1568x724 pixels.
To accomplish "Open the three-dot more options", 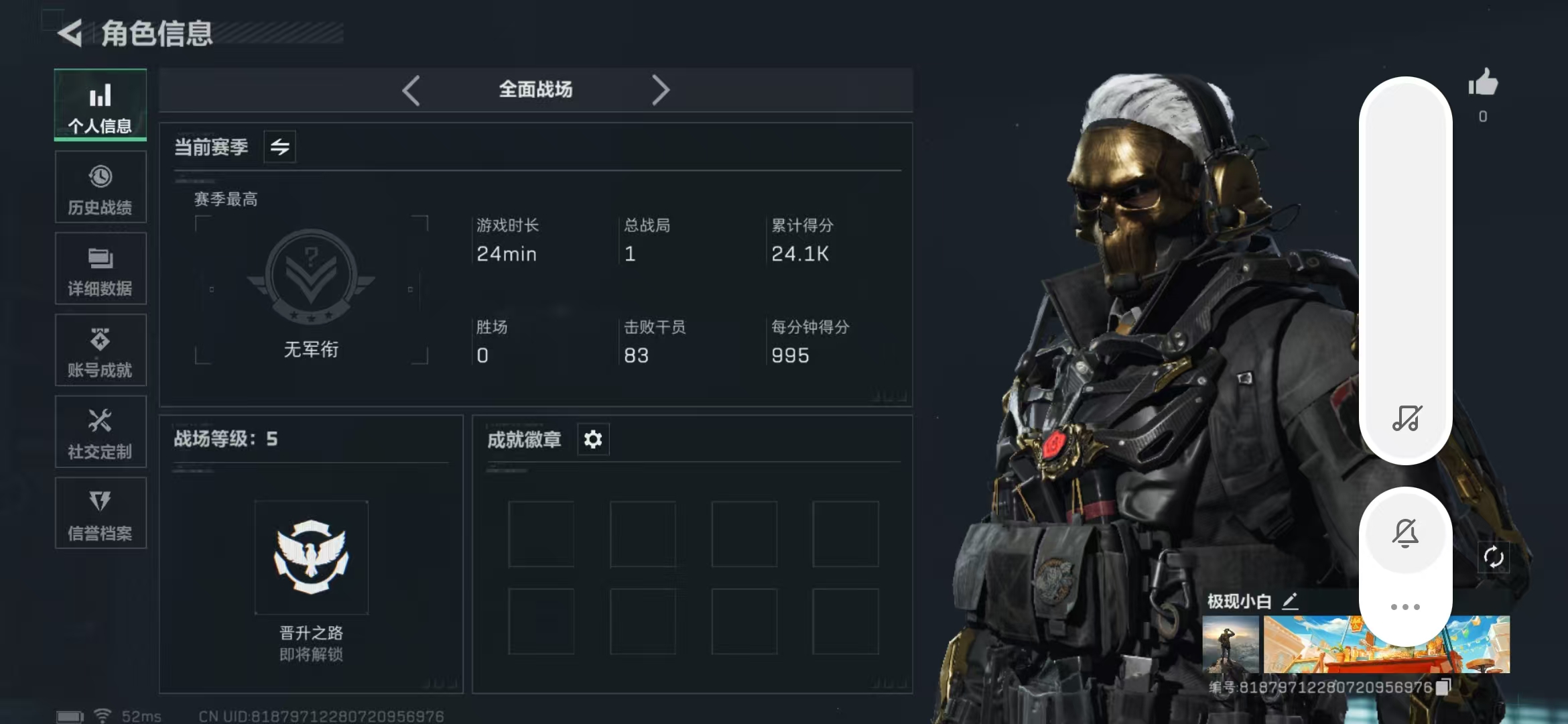I will click(1406, 607).
